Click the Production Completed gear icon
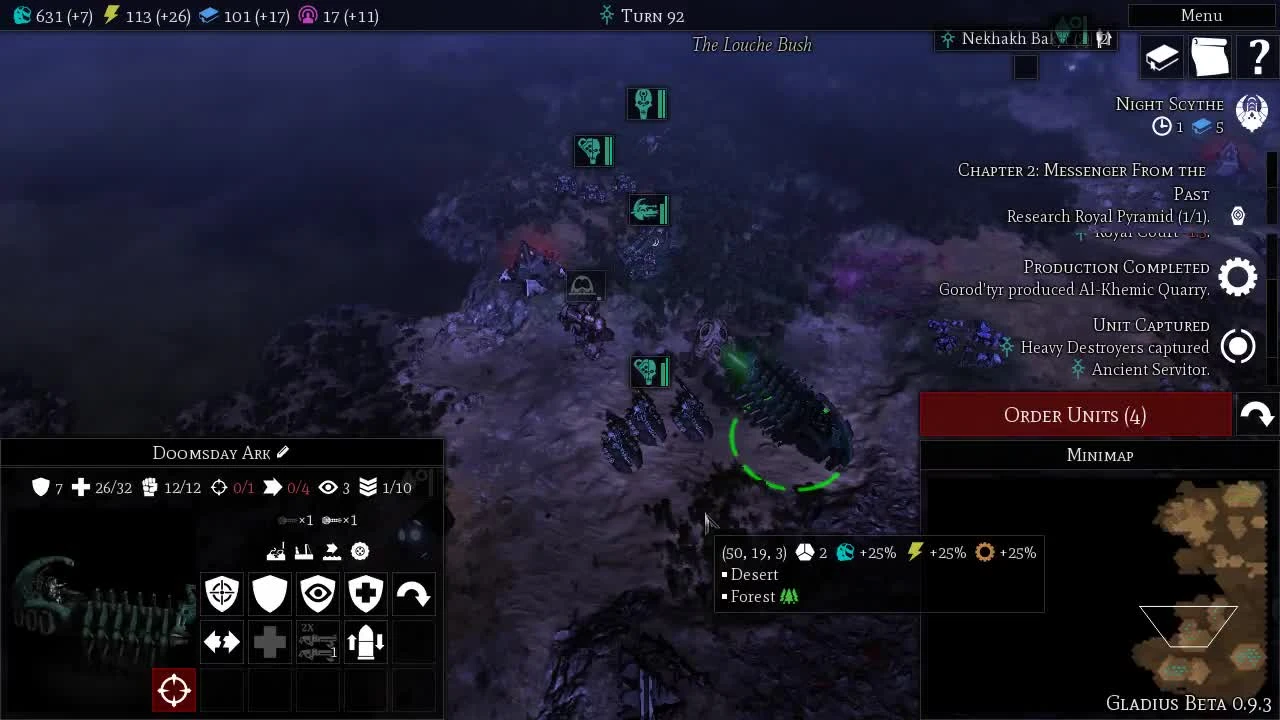The width and height of the screenshot is (1280, 720). click(x=1238, y=276)
